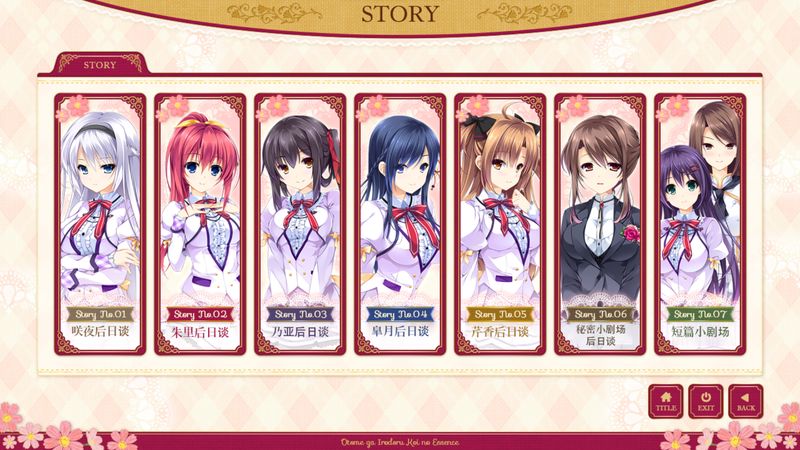Open Story No.03 乃亚后日谈
The image size is (800, 450).
(300, 224)
